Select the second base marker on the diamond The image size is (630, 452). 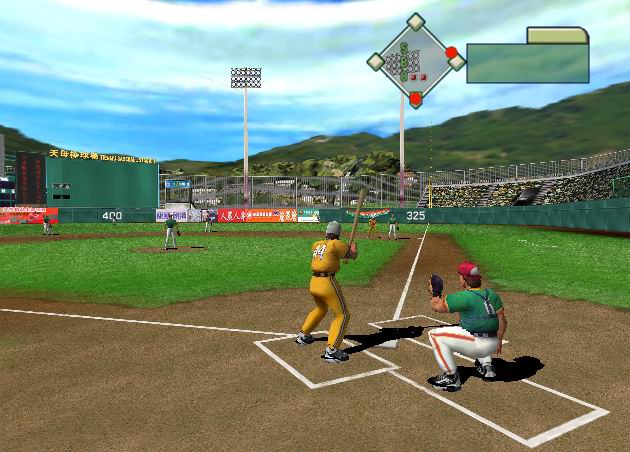point(415,22)
